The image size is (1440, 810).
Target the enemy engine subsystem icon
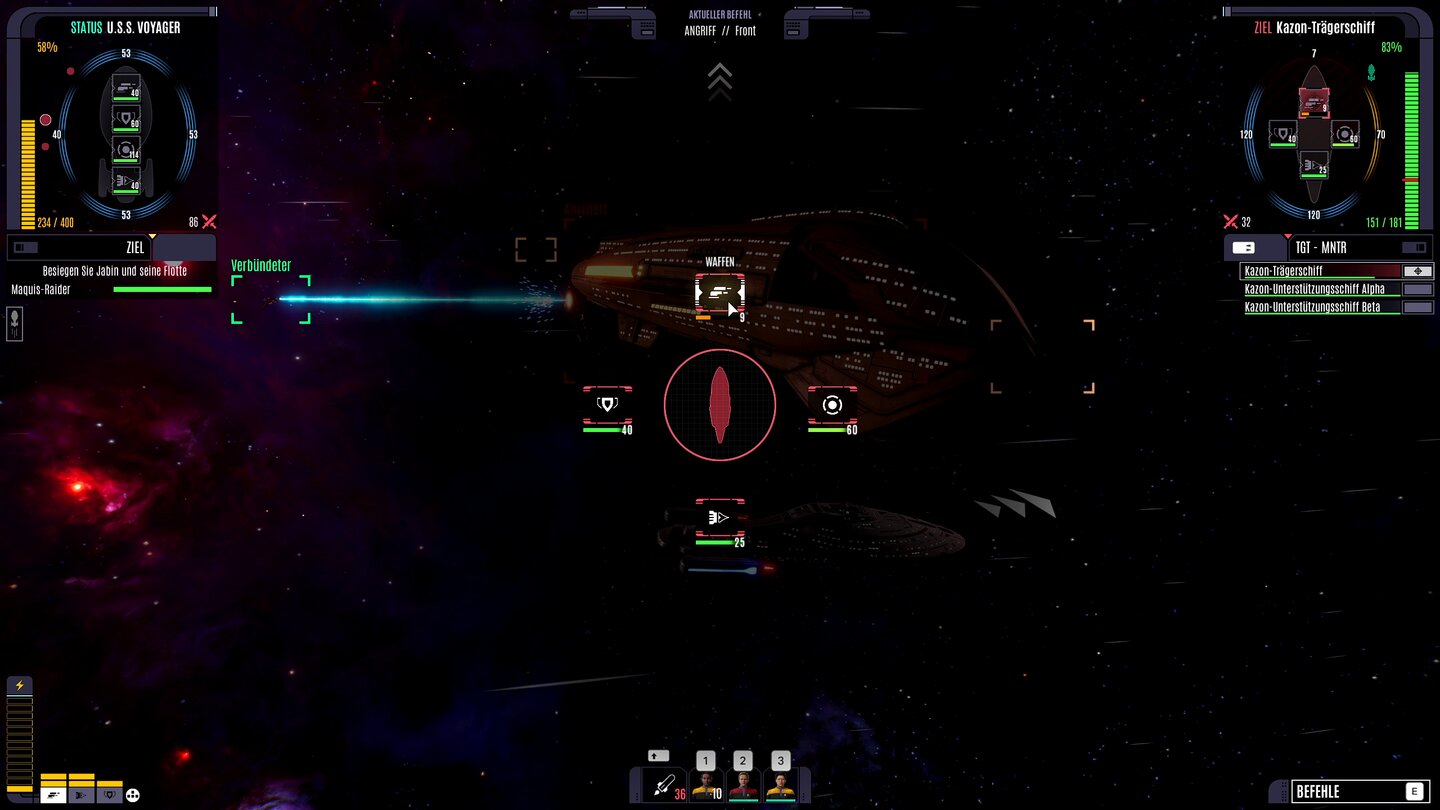[x=718, y=517]
